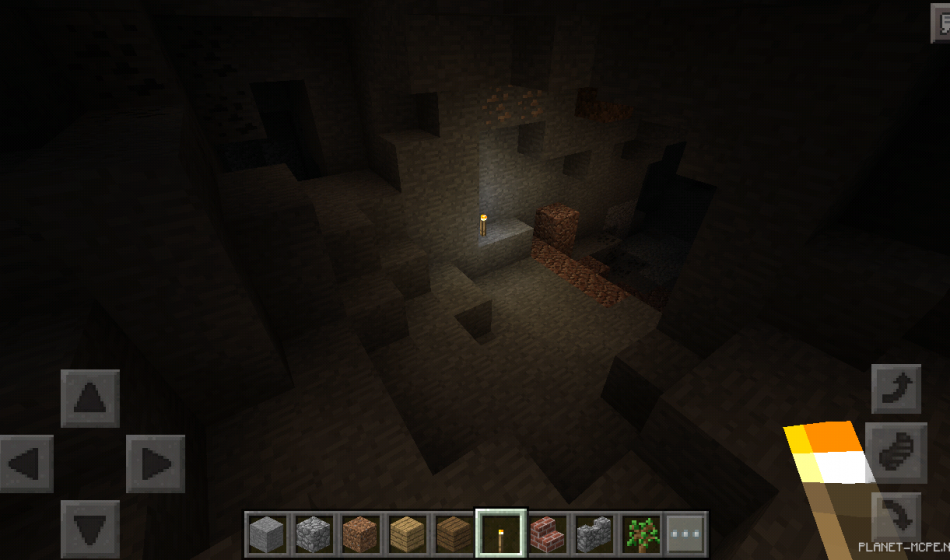Tap the fly up arrow button
This screenshot has height=560, width=950.
896,389
